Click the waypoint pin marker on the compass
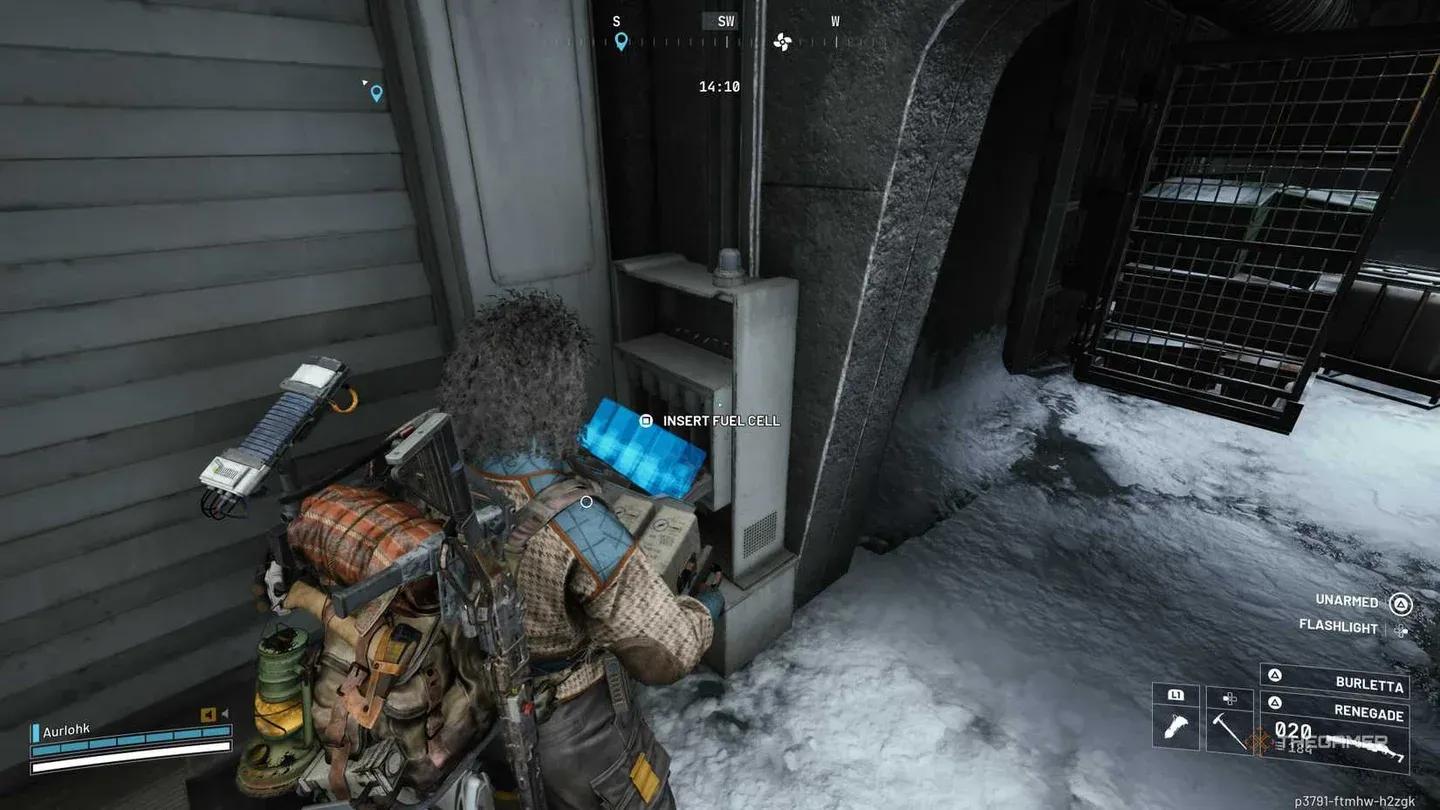Viewport: 1440px width, 810px height. (x=621, y=42)
